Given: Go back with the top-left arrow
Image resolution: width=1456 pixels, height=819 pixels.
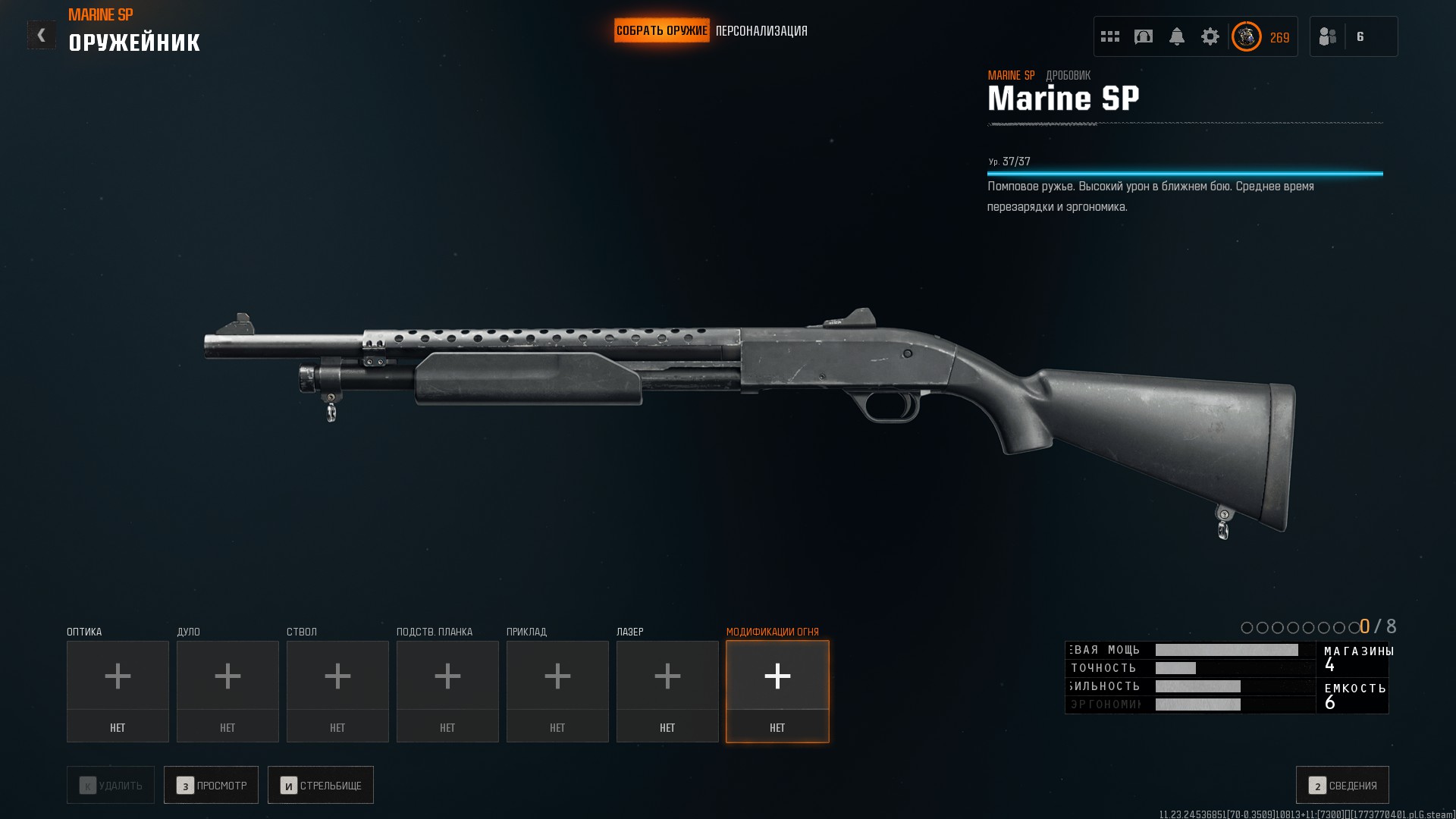Looking at the screenshot, I should coord(42,35).
